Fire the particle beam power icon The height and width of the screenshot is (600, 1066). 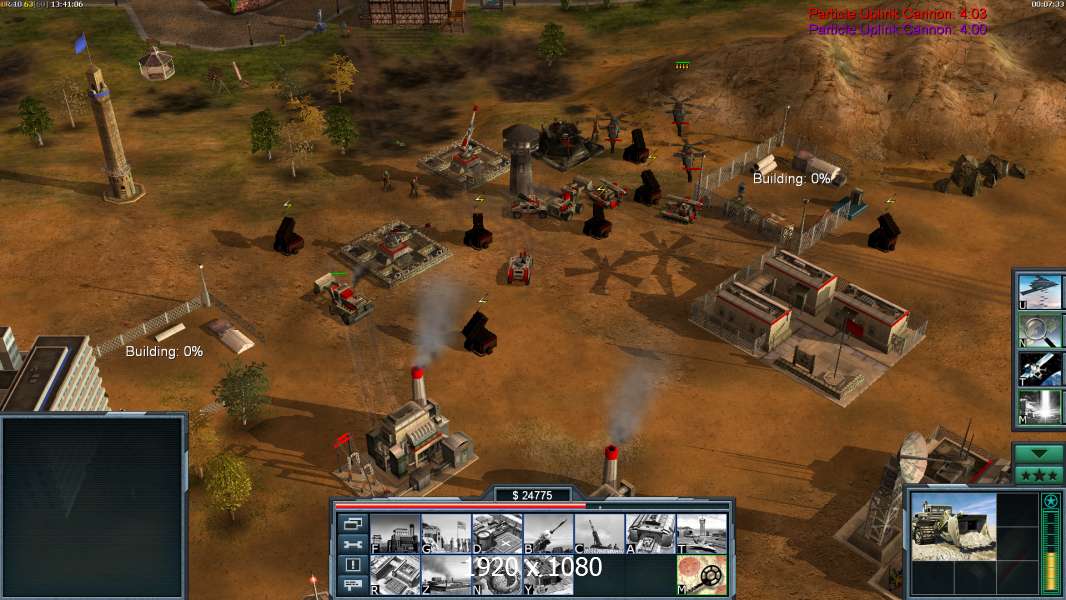click(x=1040, y=406)
